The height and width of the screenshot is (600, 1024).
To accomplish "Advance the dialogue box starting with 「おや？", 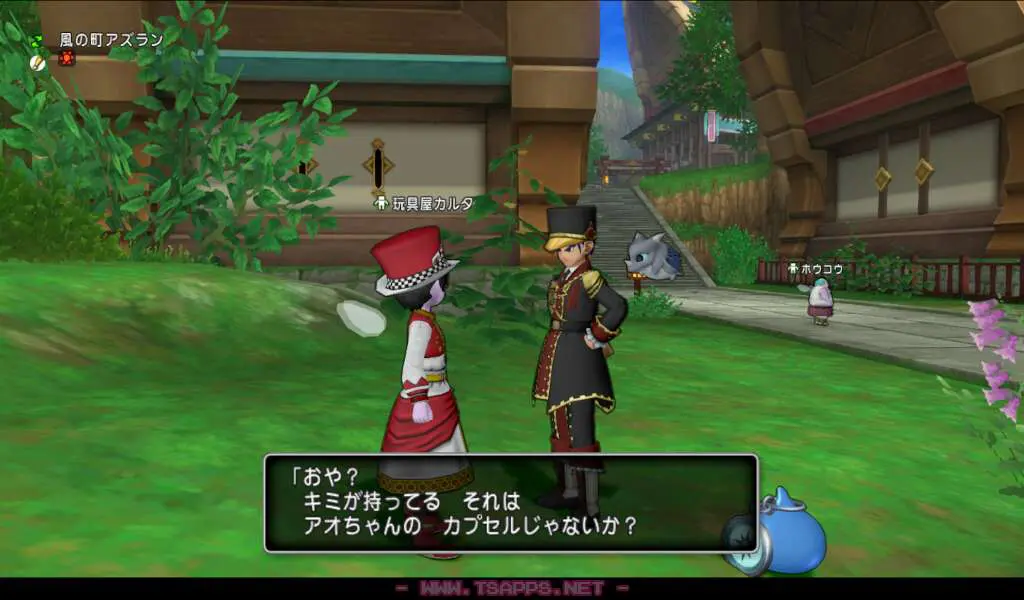I will click(510, 503).
